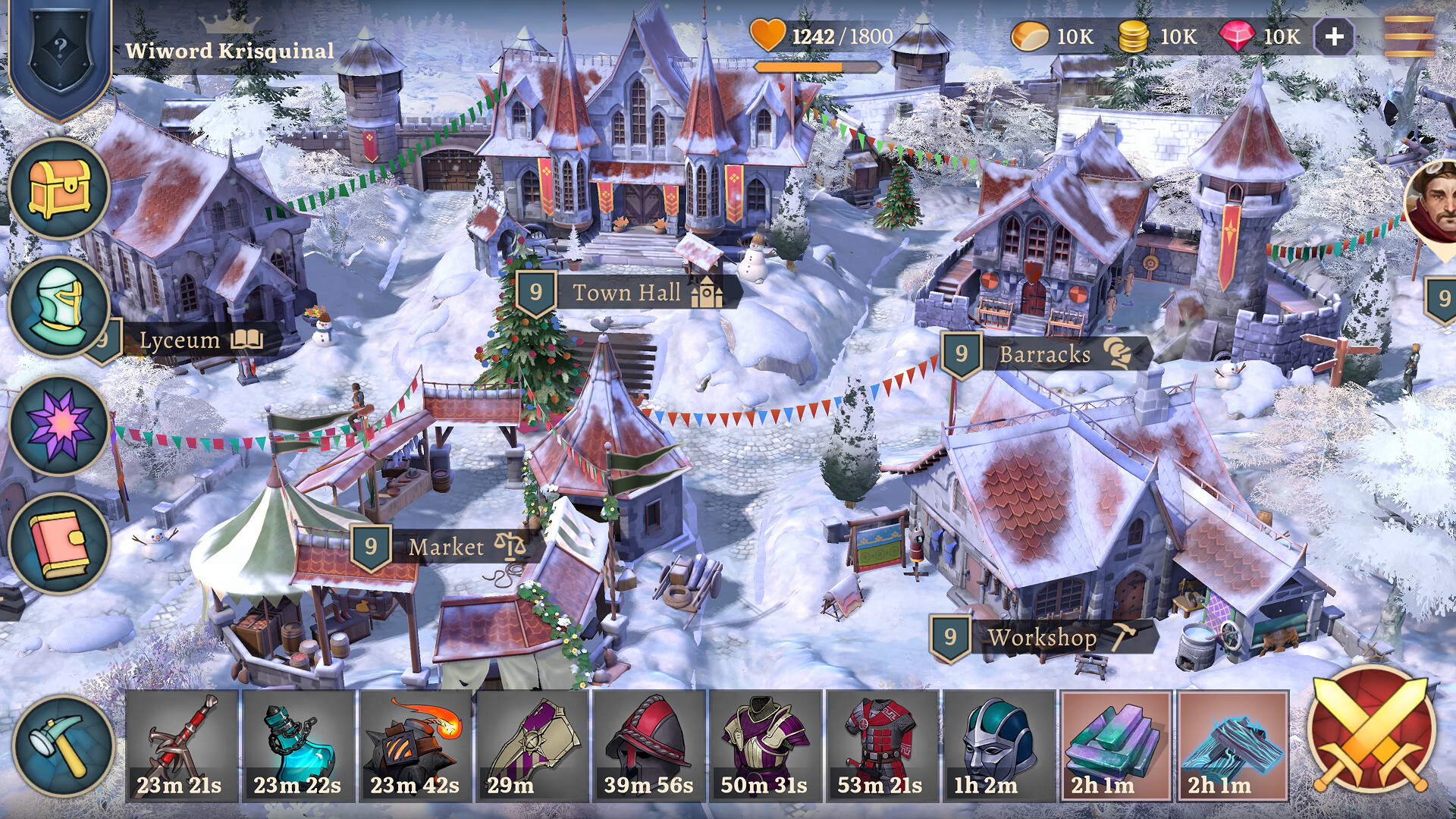
Task: Open the red book journal
Action: point(59,544)
